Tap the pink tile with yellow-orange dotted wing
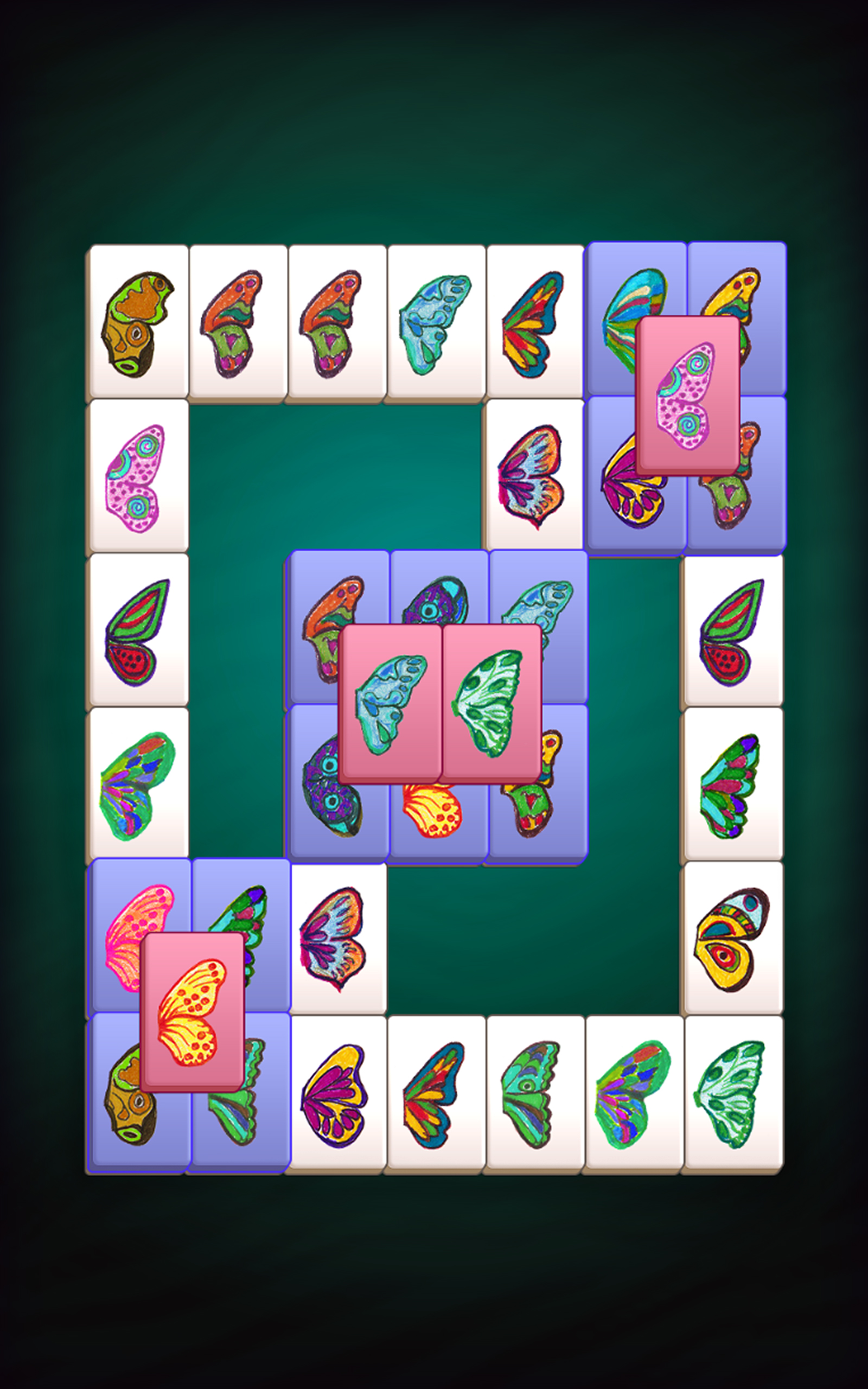Viewport: 868px width, 1389px height. coord(192,1011)
